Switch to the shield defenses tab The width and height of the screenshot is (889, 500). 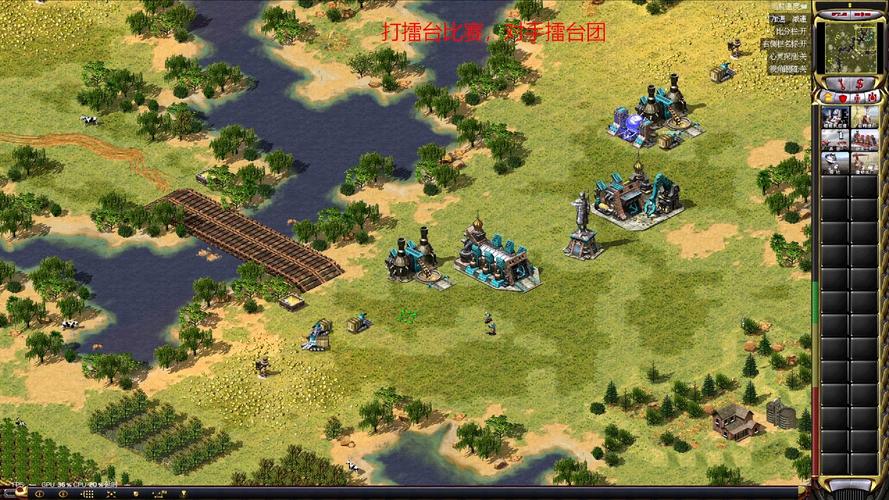coord(842,97)
